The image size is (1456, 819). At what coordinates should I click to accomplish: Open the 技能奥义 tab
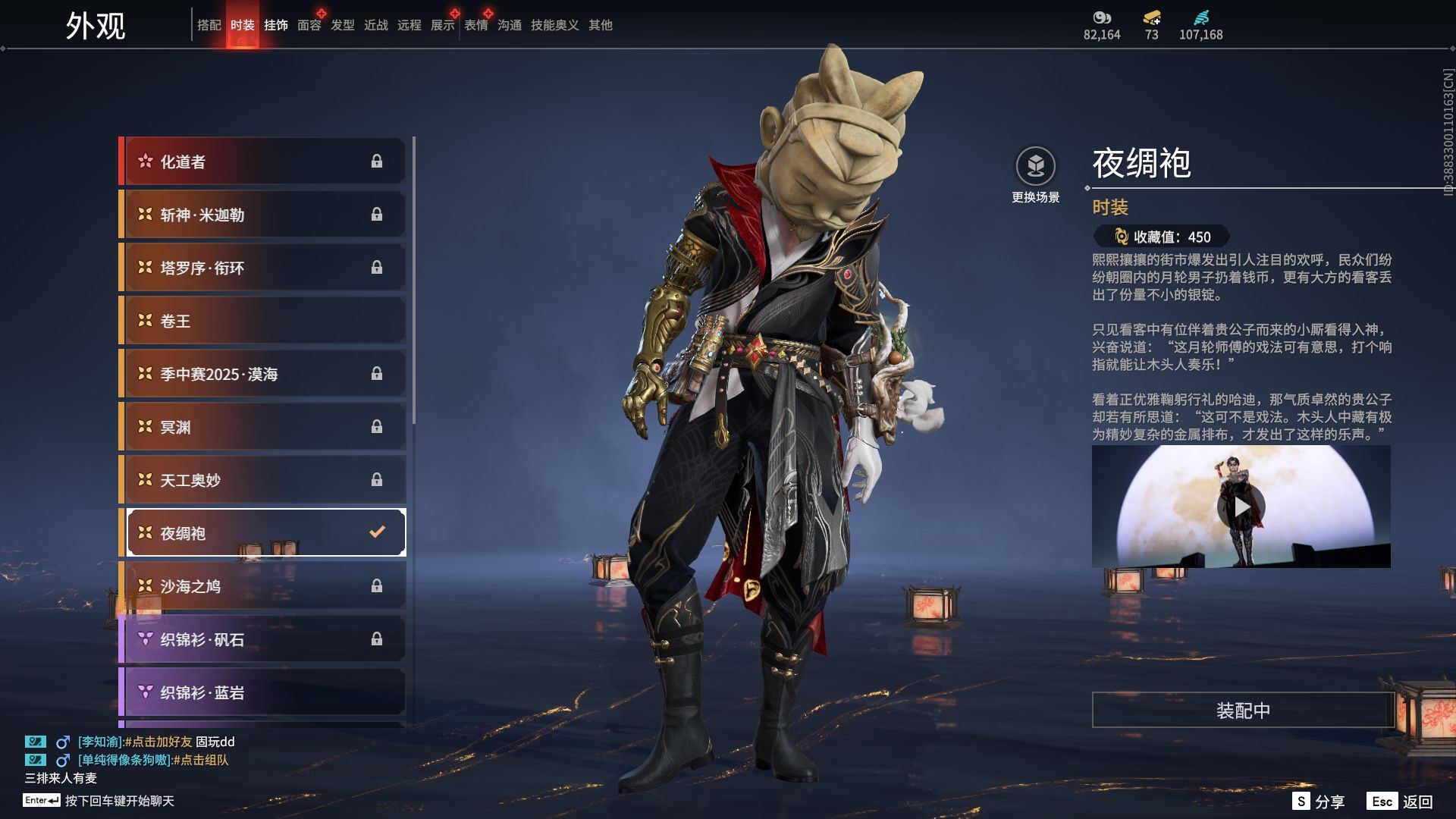(x=554, y=25)
